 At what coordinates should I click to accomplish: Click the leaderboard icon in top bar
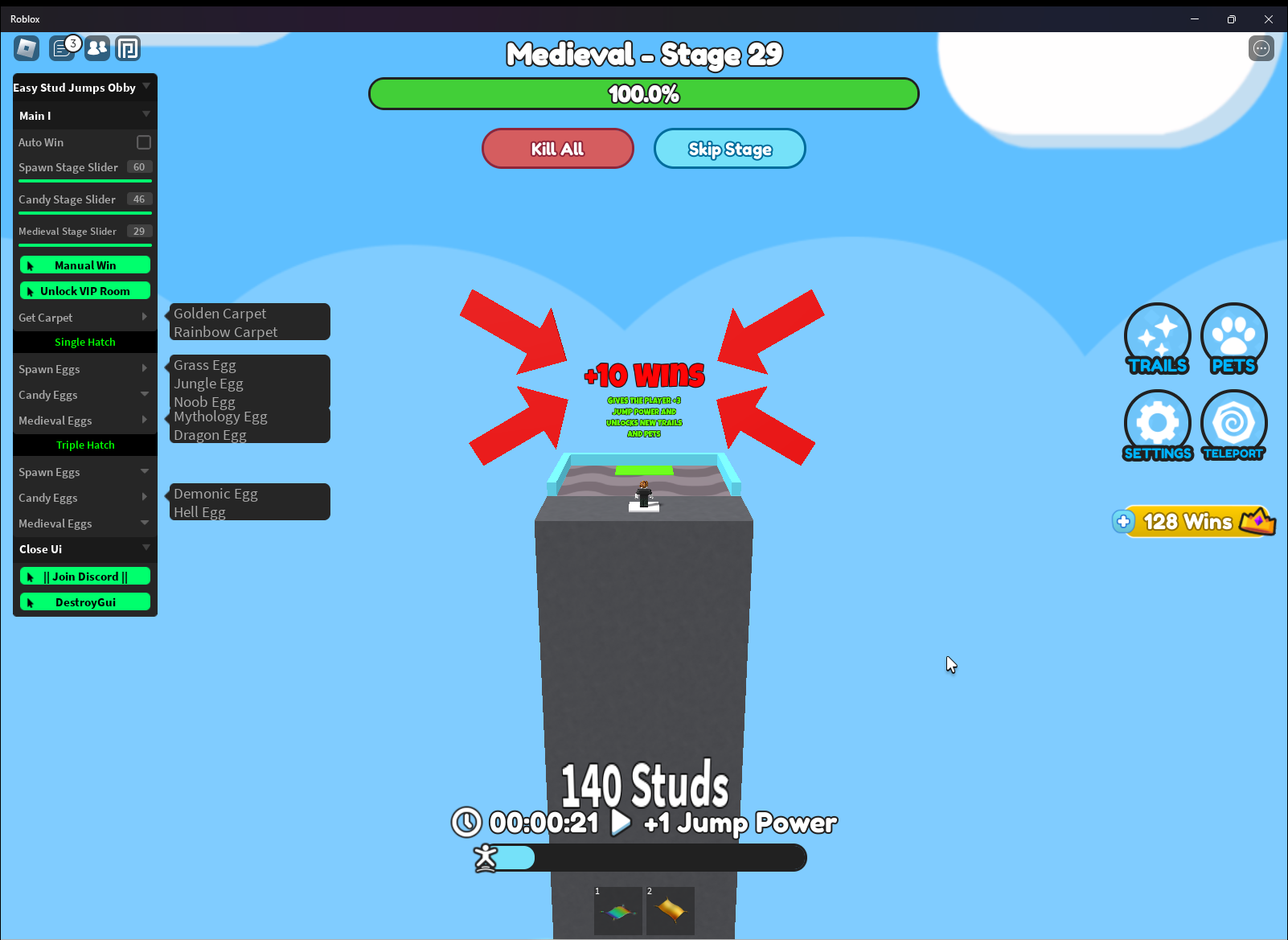pyautogui.click(x=129, y=48)
